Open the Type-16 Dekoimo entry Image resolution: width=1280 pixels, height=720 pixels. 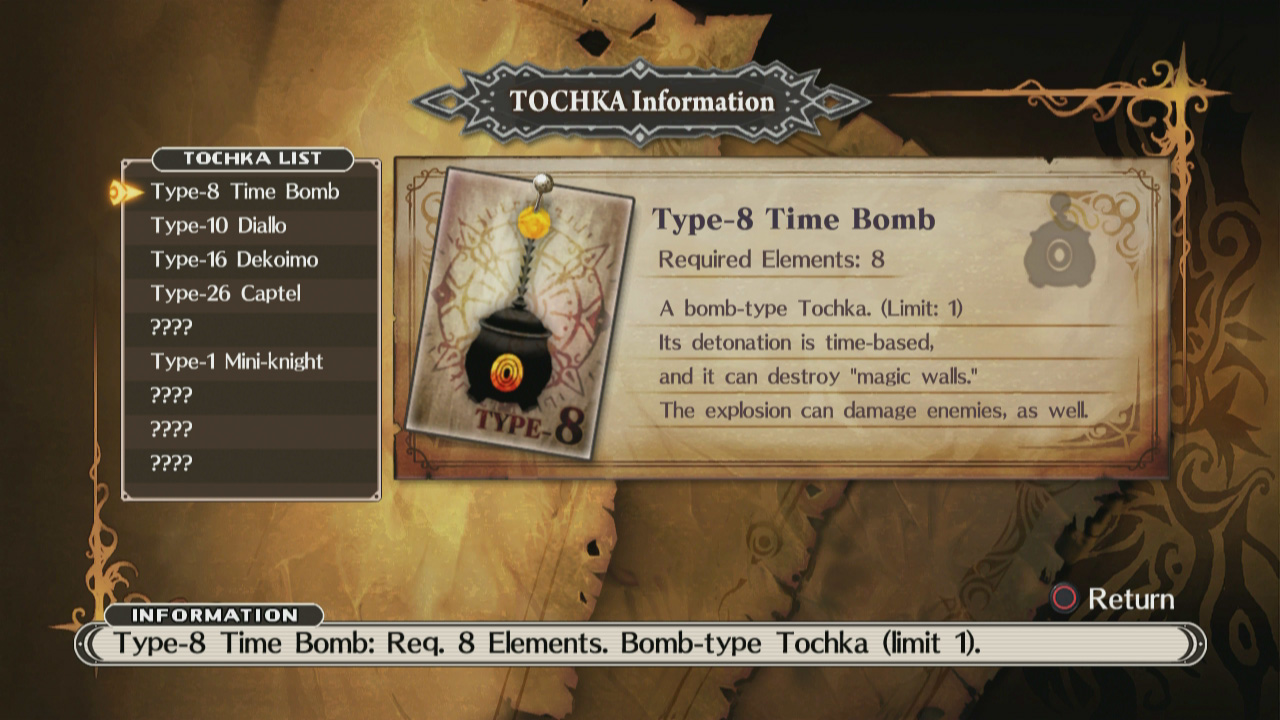coord(234,260)
